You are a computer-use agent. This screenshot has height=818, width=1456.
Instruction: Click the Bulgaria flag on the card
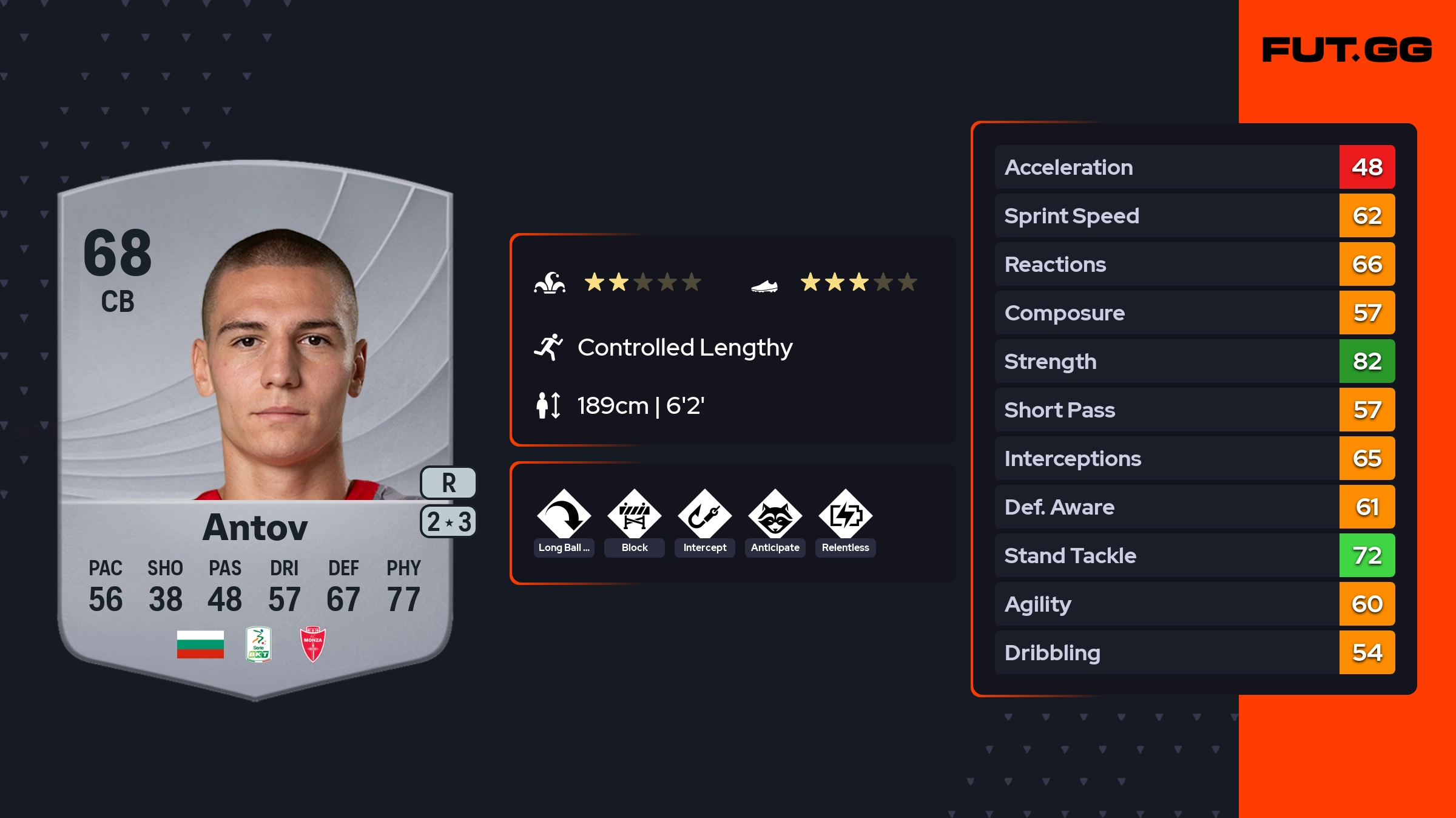200,644
